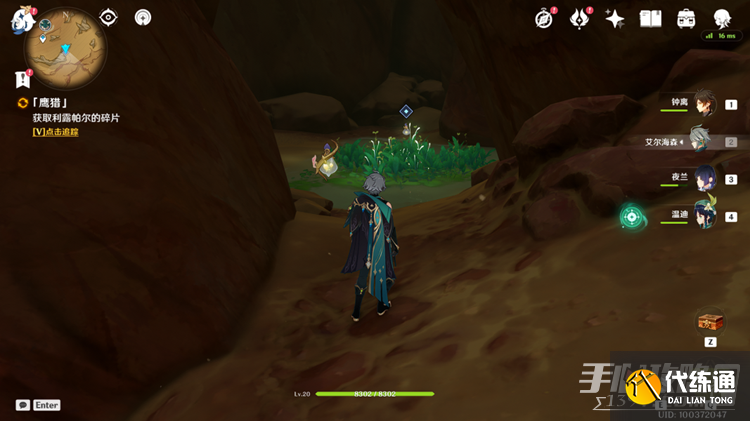The image size is (750, 421).
Task: Click the eye-shaped icon beside the minimap
Action: tap(109, 17)
